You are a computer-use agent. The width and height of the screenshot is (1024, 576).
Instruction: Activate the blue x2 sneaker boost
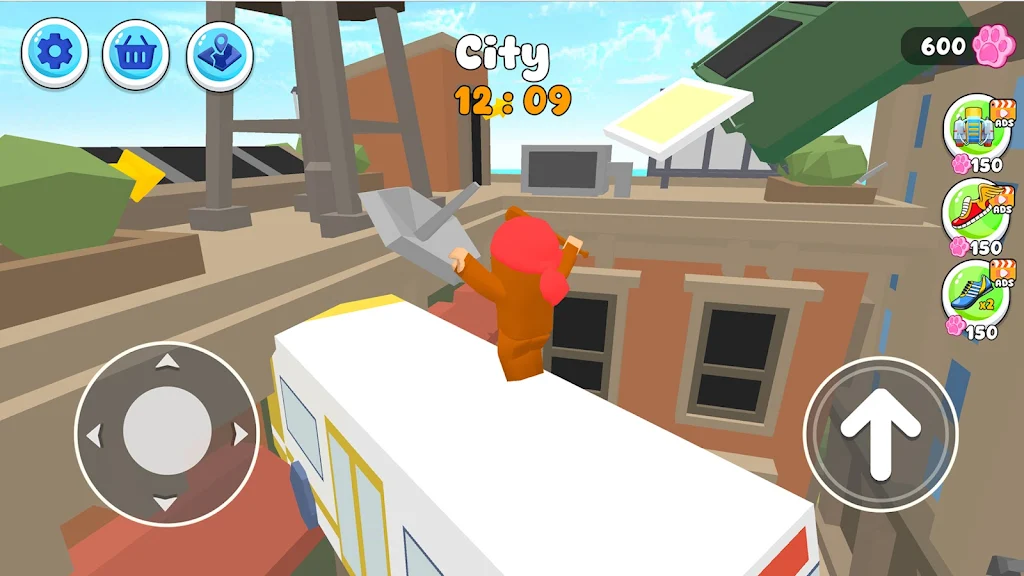point(975,294)
